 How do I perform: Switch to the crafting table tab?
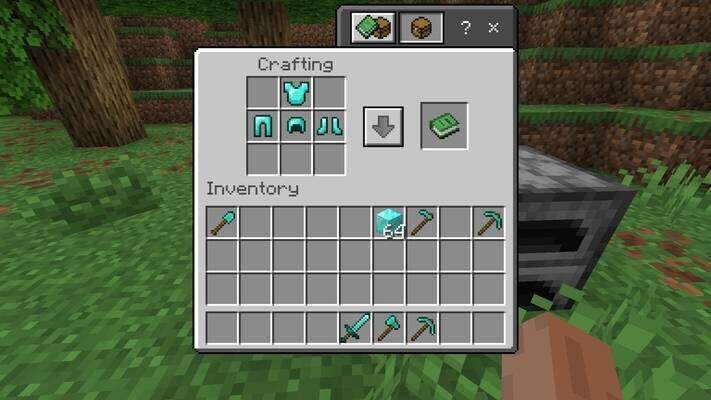point(421,28)
